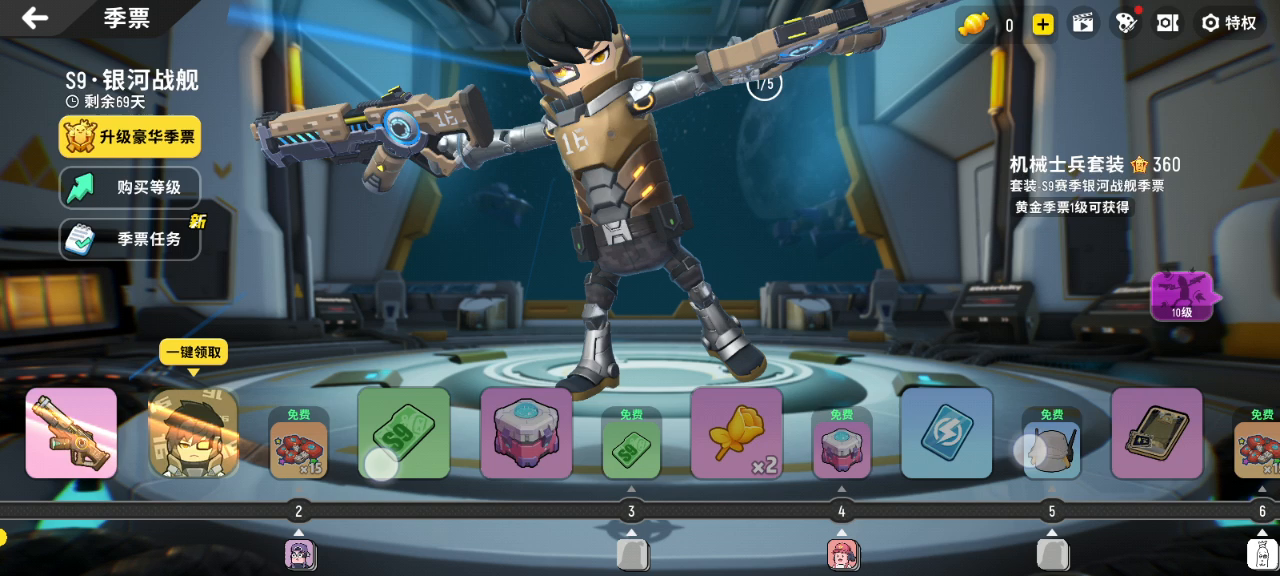Select the free soldier helmet reward

1052,448
